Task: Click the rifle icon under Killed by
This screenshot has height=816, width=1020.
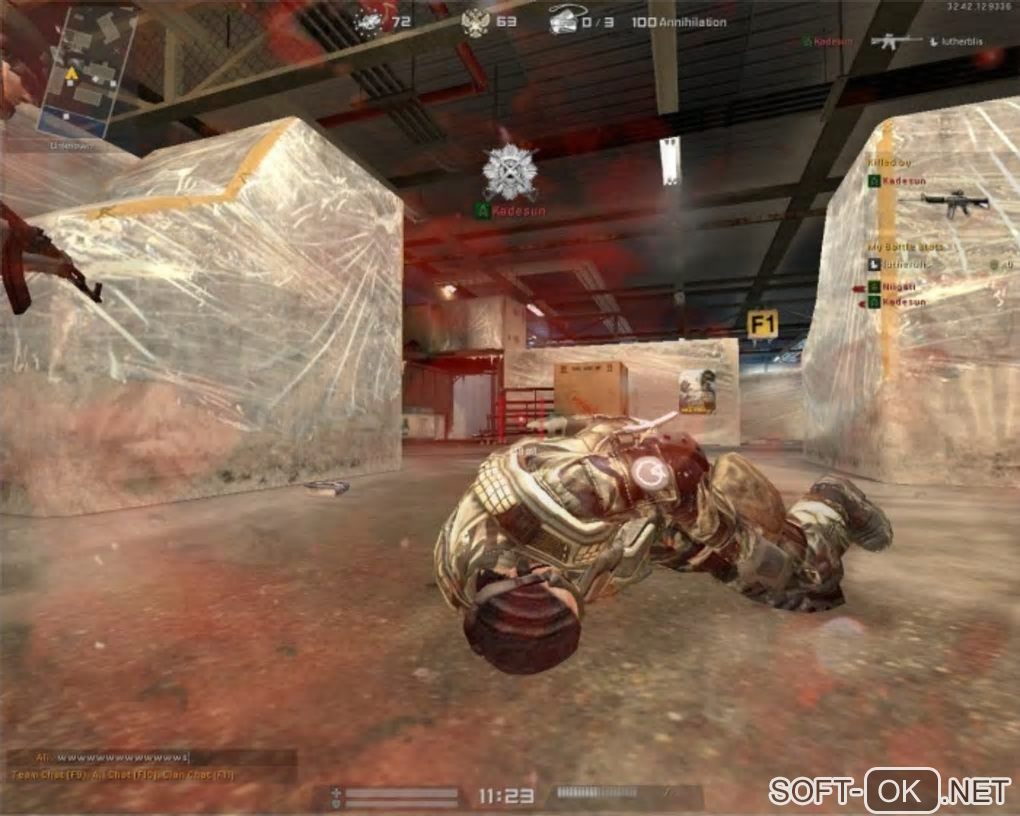Action: tap(955, 202)
